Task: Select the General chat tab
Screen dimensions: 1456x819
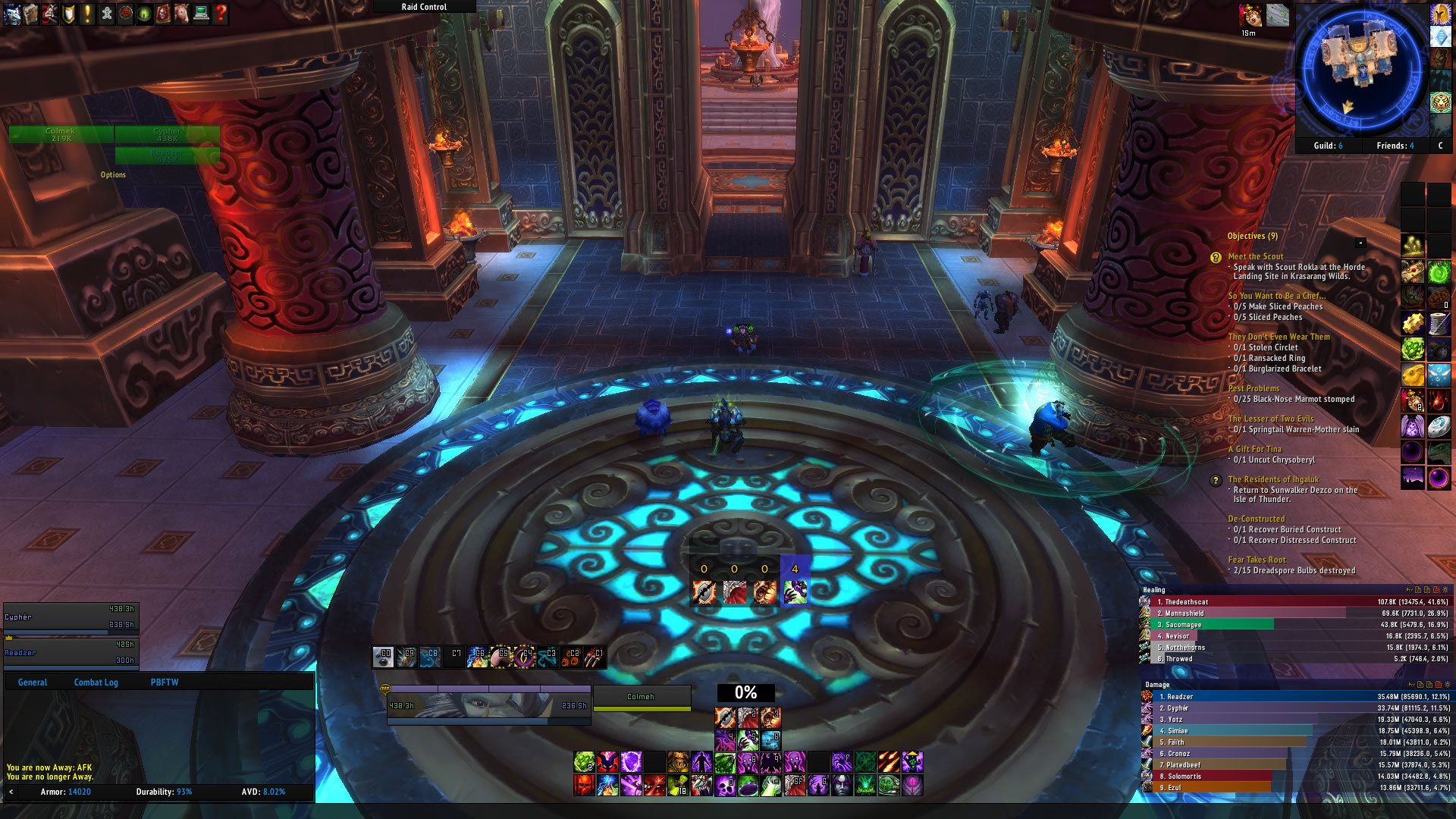Action: 33,682
